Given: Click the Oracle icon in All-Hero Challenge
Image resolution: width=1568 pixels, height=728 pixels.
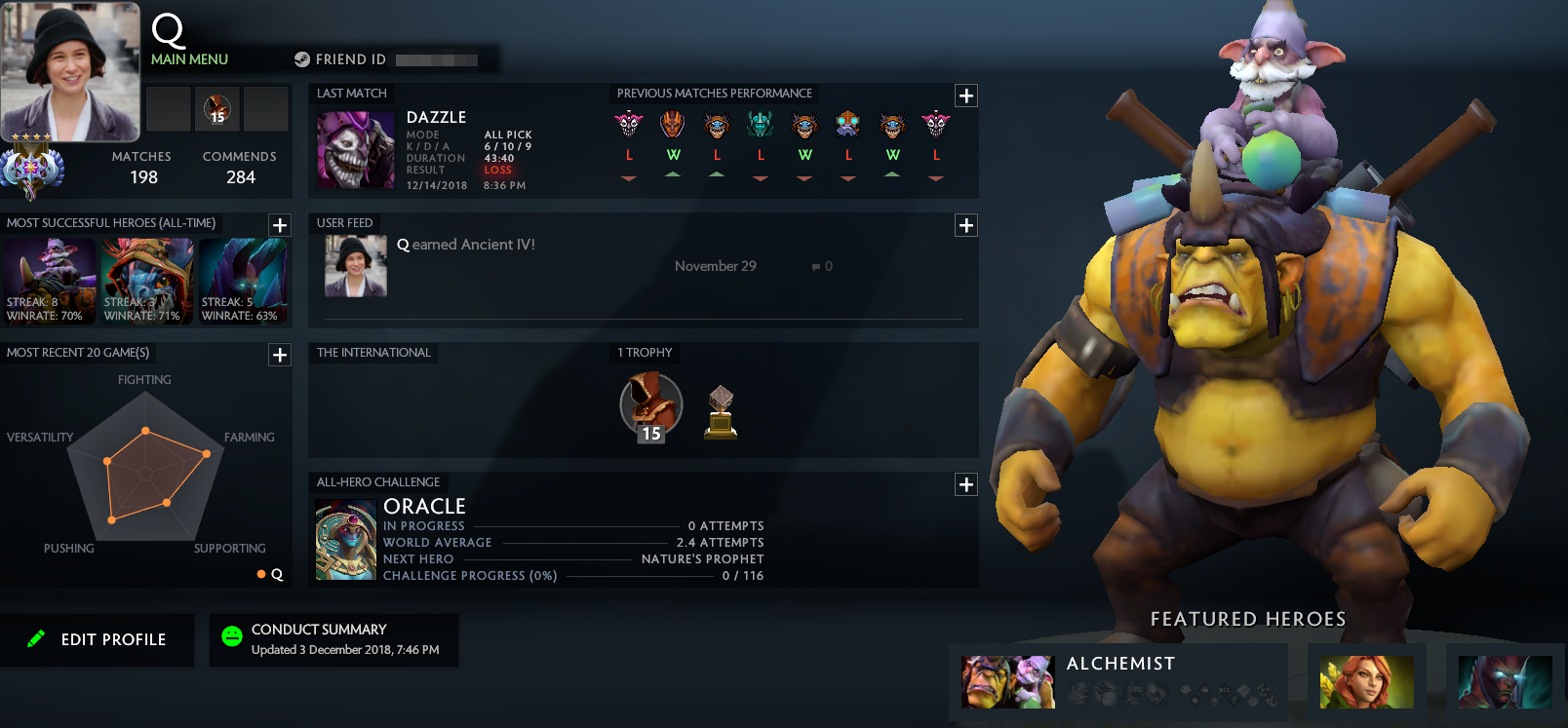Looking at the screenshot, I should [x=346, y=539].
